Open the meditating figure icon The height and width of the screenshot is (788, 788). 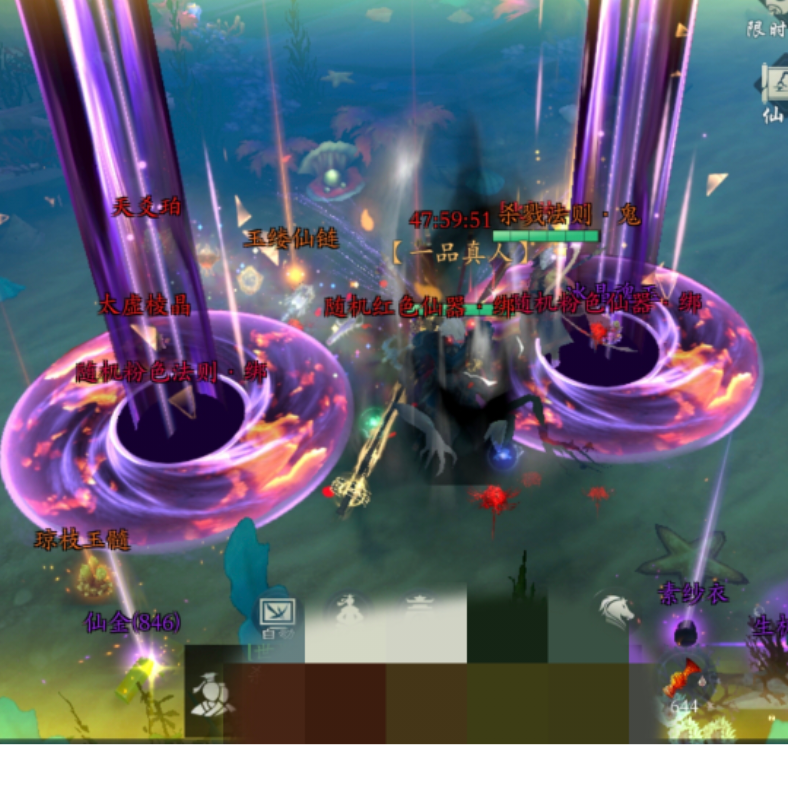click(347, 610)
